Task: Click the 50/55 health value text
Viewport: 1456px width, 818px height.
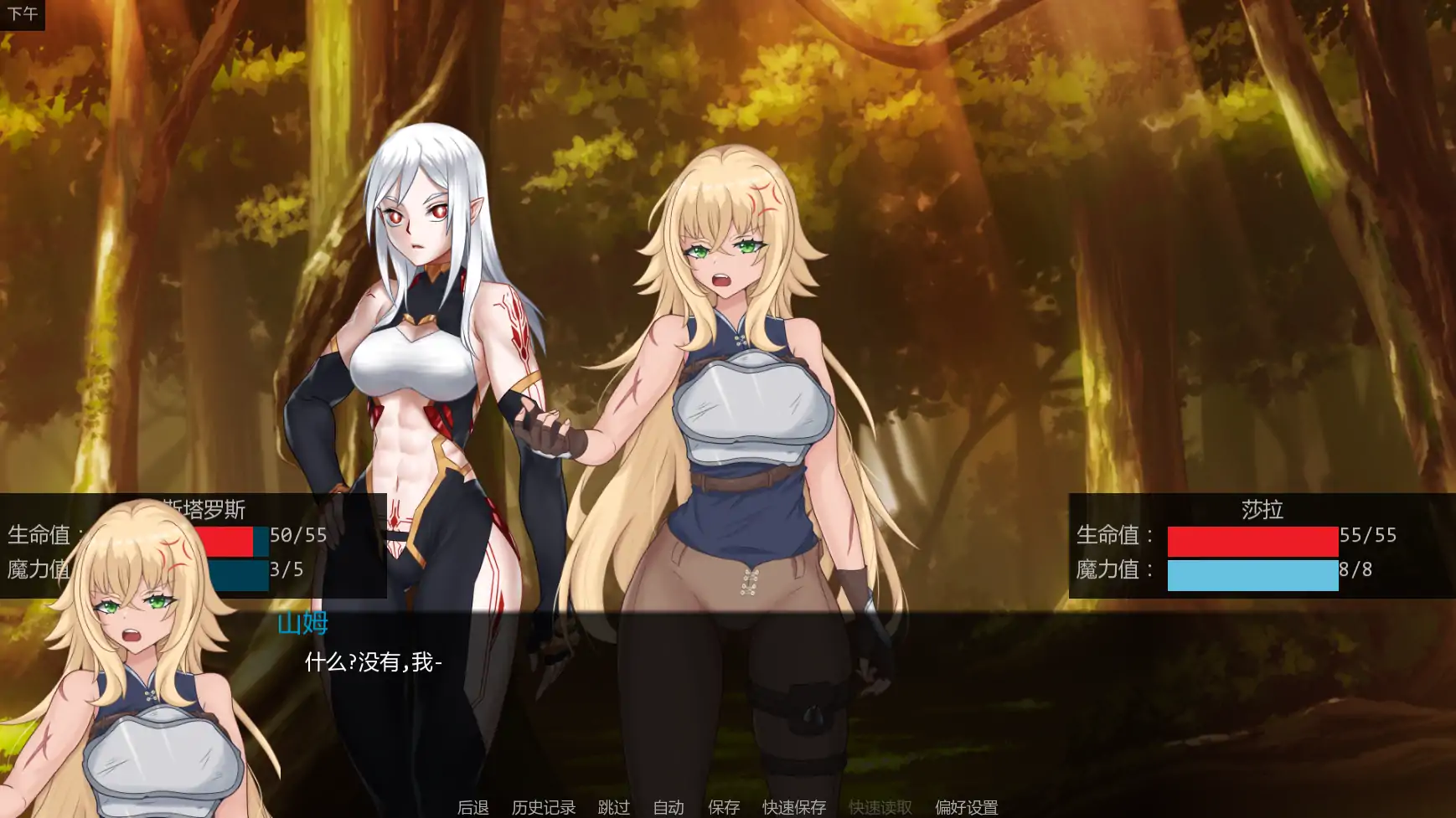Action: tap(300, 537)
